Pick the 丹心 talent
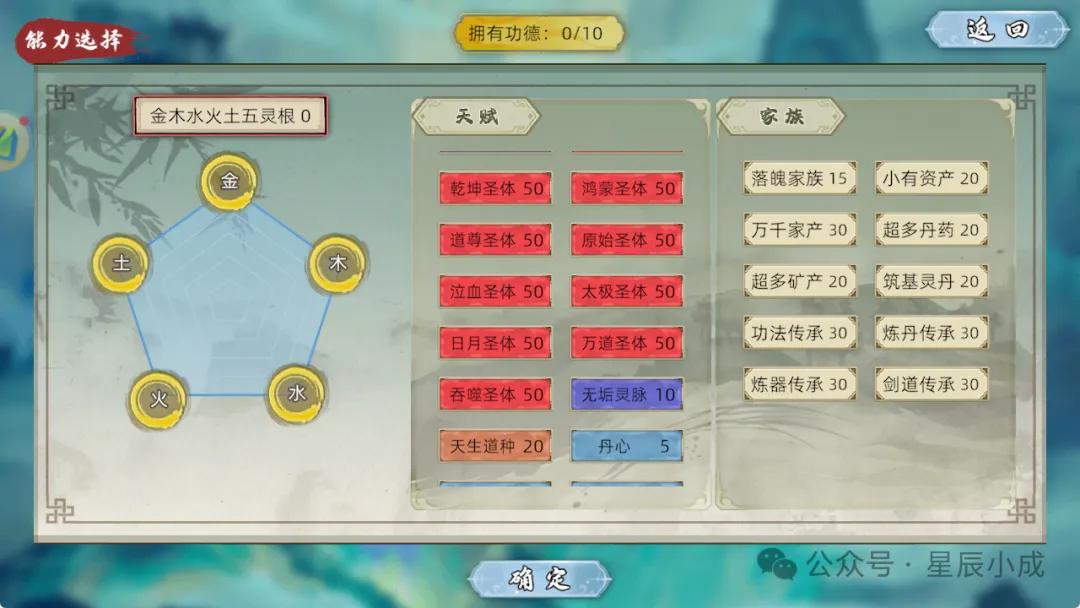Screen dimensions: 1080x608 point(628,446)
